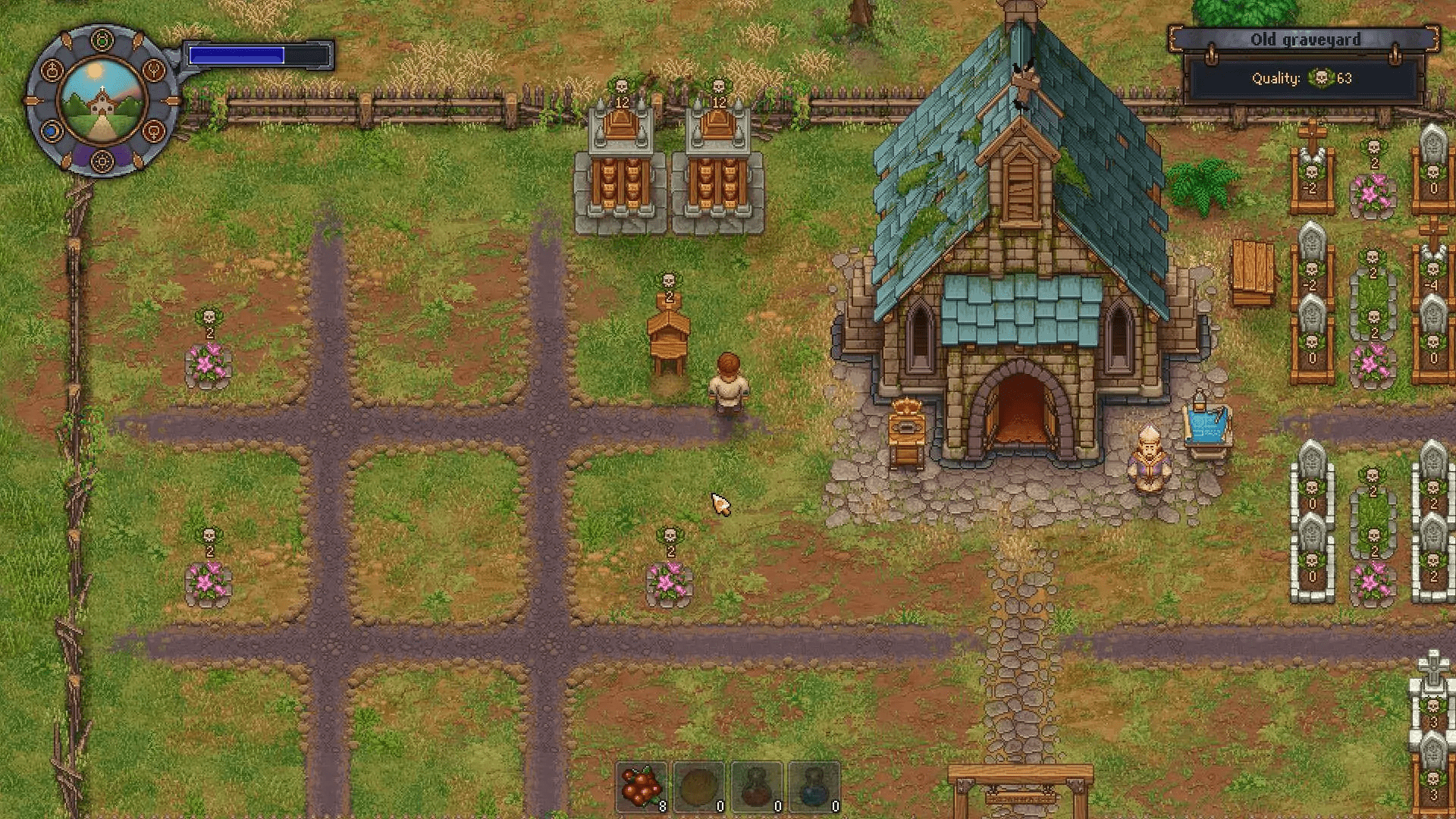The image size is (1456, 819).
Task: Click the blue moon symbol on the clock
Action: tap(51, 130)
